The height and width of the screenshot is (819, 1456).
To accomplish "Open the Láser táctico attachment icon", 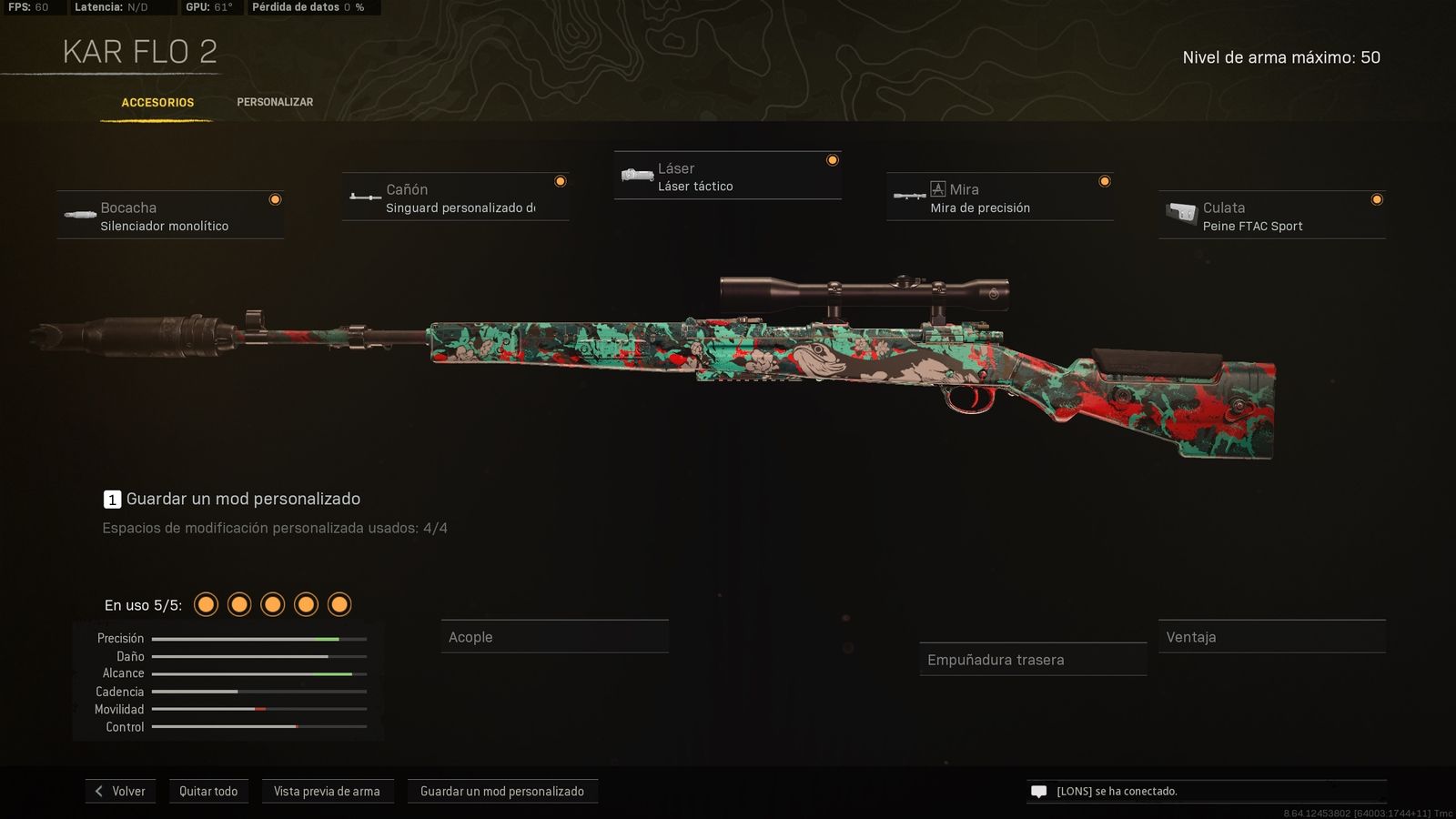I will click(x=635, y=174).
